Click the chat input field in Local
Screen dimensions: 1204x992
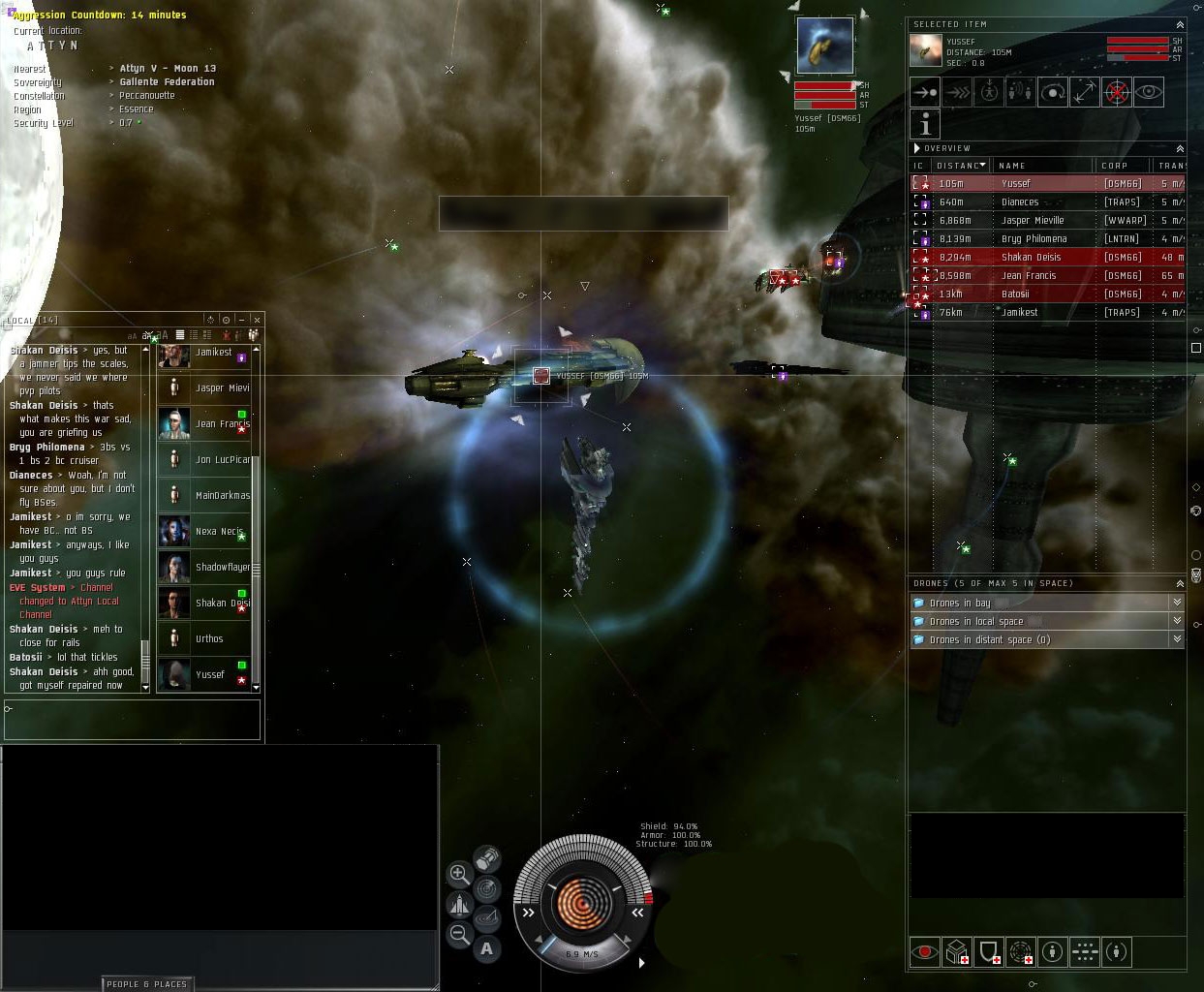point(133,719)
